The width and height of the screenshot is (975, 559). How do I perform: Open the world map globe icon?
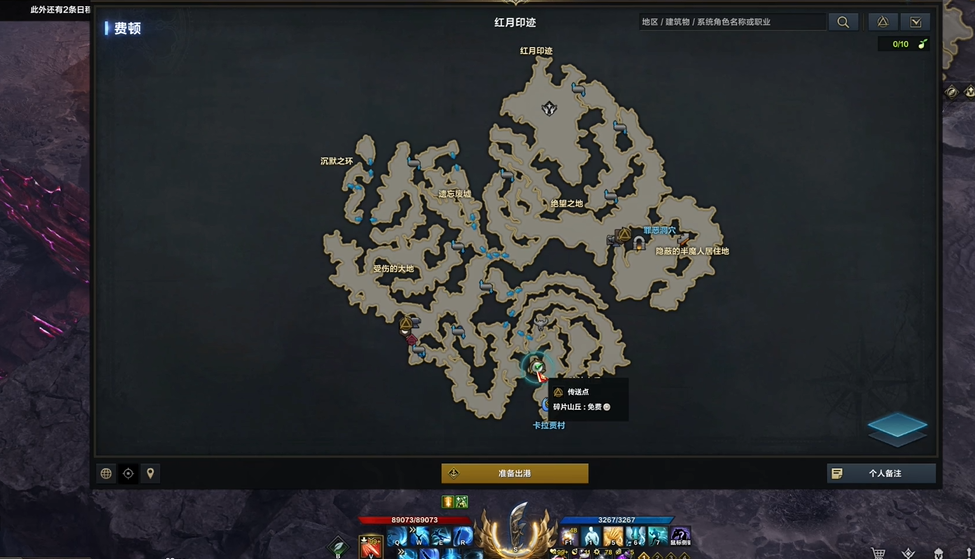(x=106, y=473)
